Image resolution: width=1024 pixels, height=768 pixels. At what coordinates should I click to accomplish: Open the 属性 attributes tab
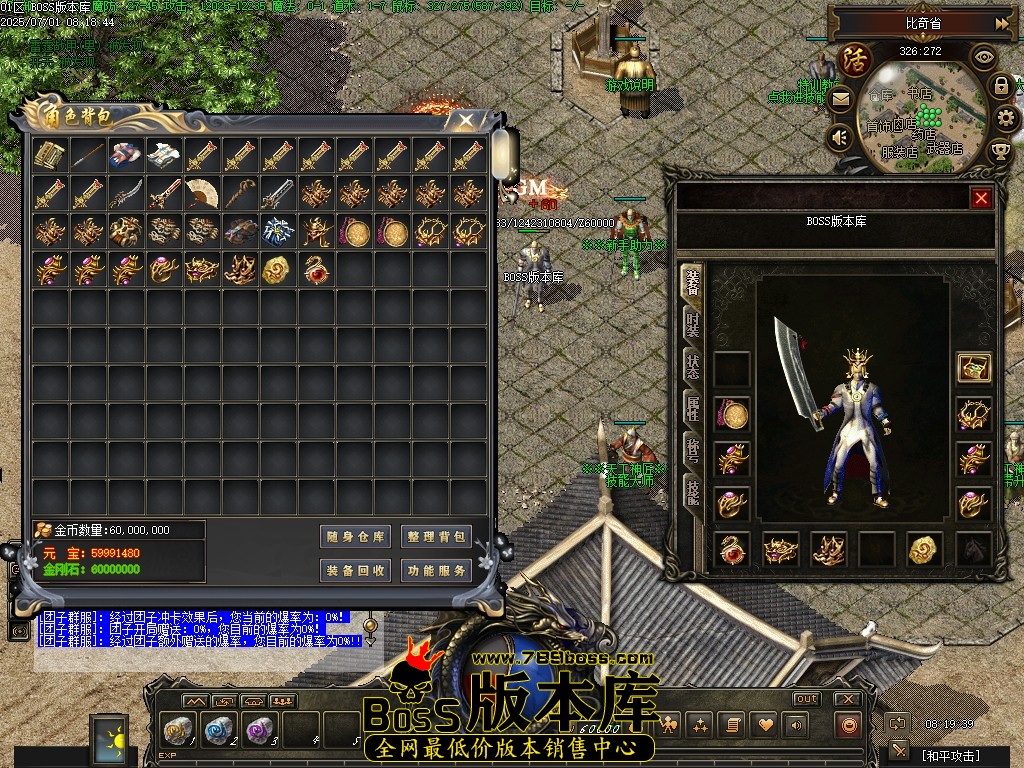(x=692, y=408)
